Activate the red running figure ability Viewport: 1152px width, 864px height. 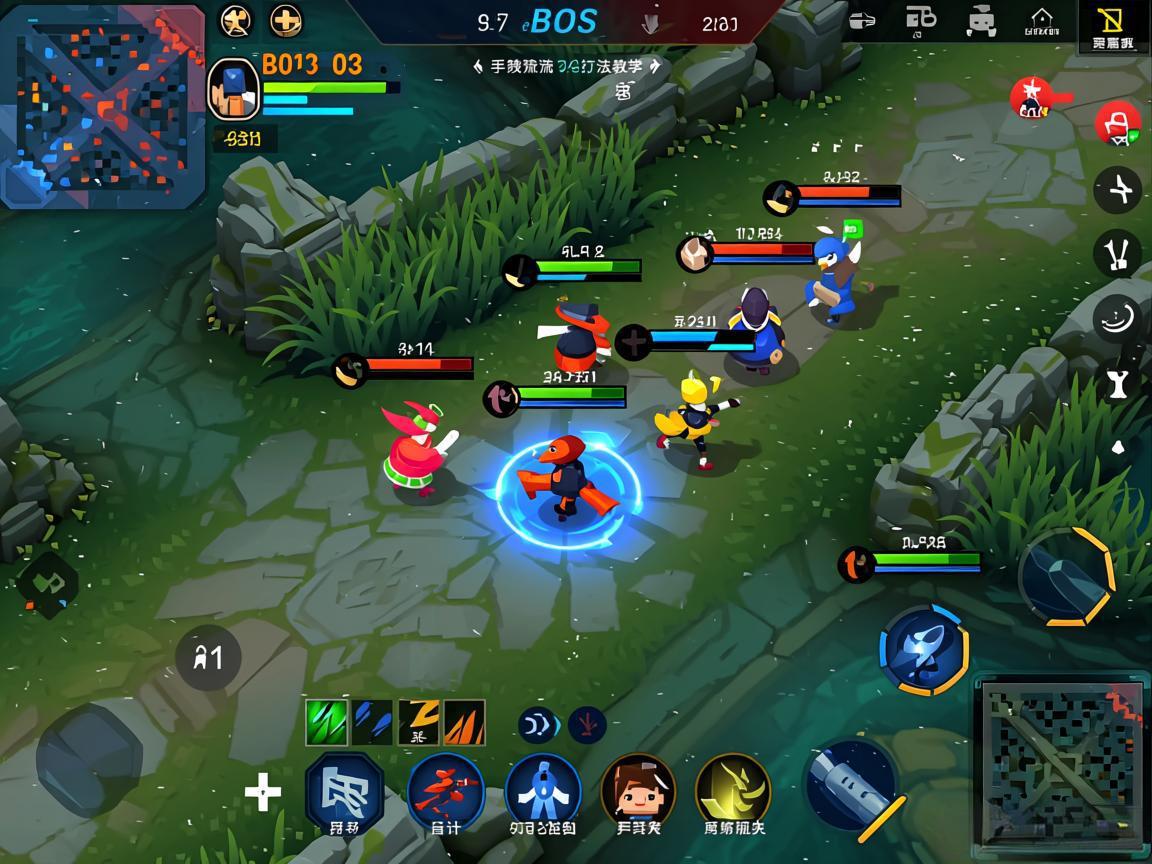pos(445,791)
